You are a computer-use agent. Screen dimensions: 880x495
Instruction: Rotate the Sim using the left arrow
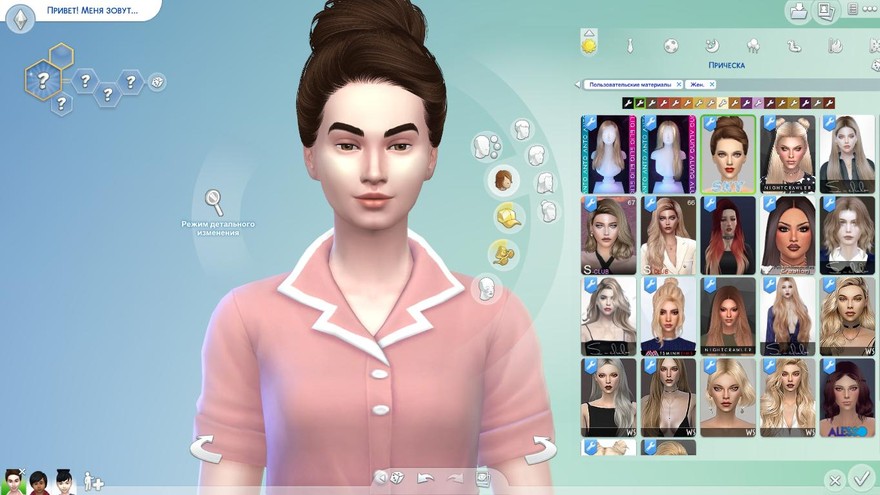point(205,449)
